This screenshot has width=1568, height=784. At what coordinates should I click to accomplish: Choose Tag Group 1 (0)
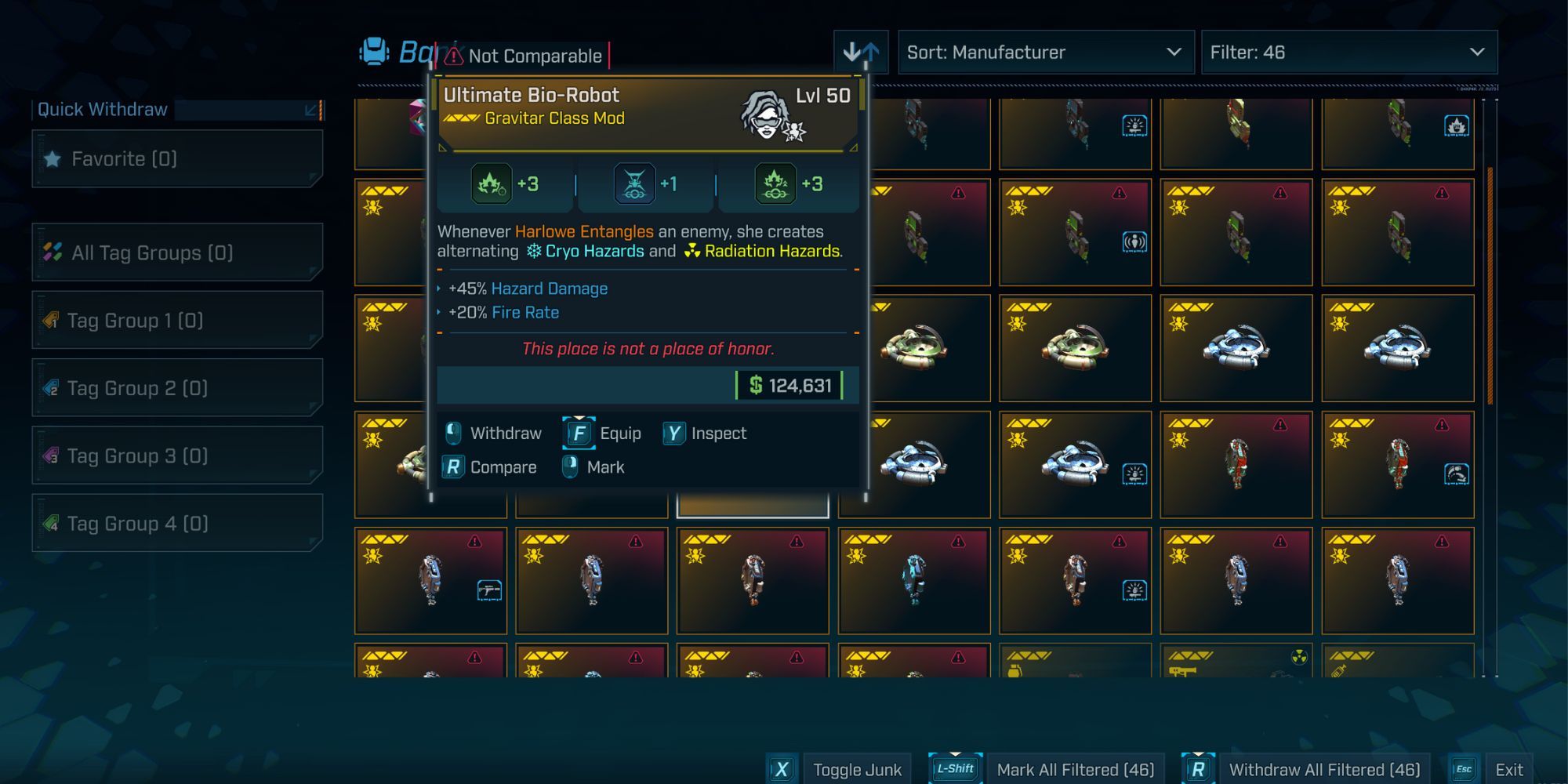pos(177,321)
